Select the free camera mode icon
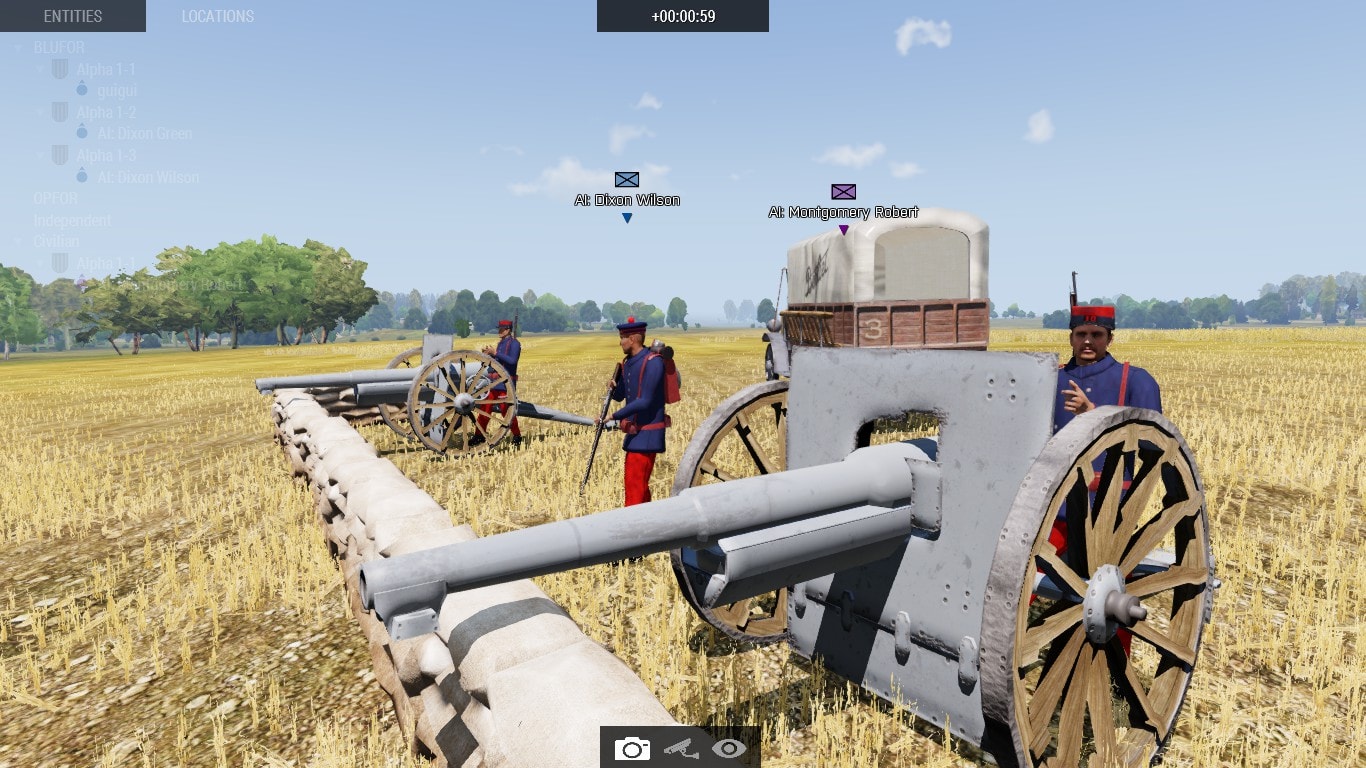The image size is (1366, 768). [631, 747]
